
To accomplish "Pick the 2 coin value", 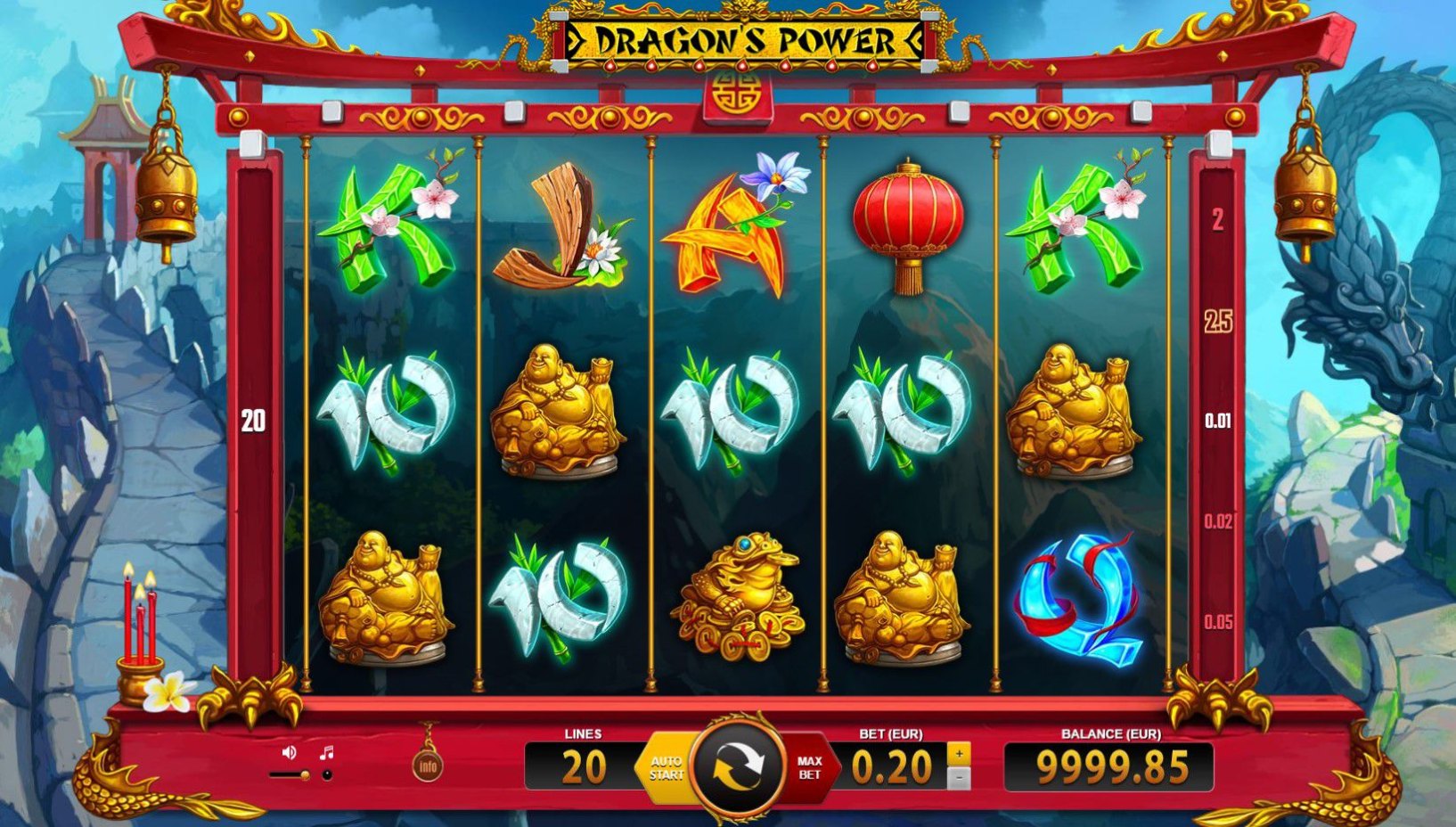I will 1217,219.
